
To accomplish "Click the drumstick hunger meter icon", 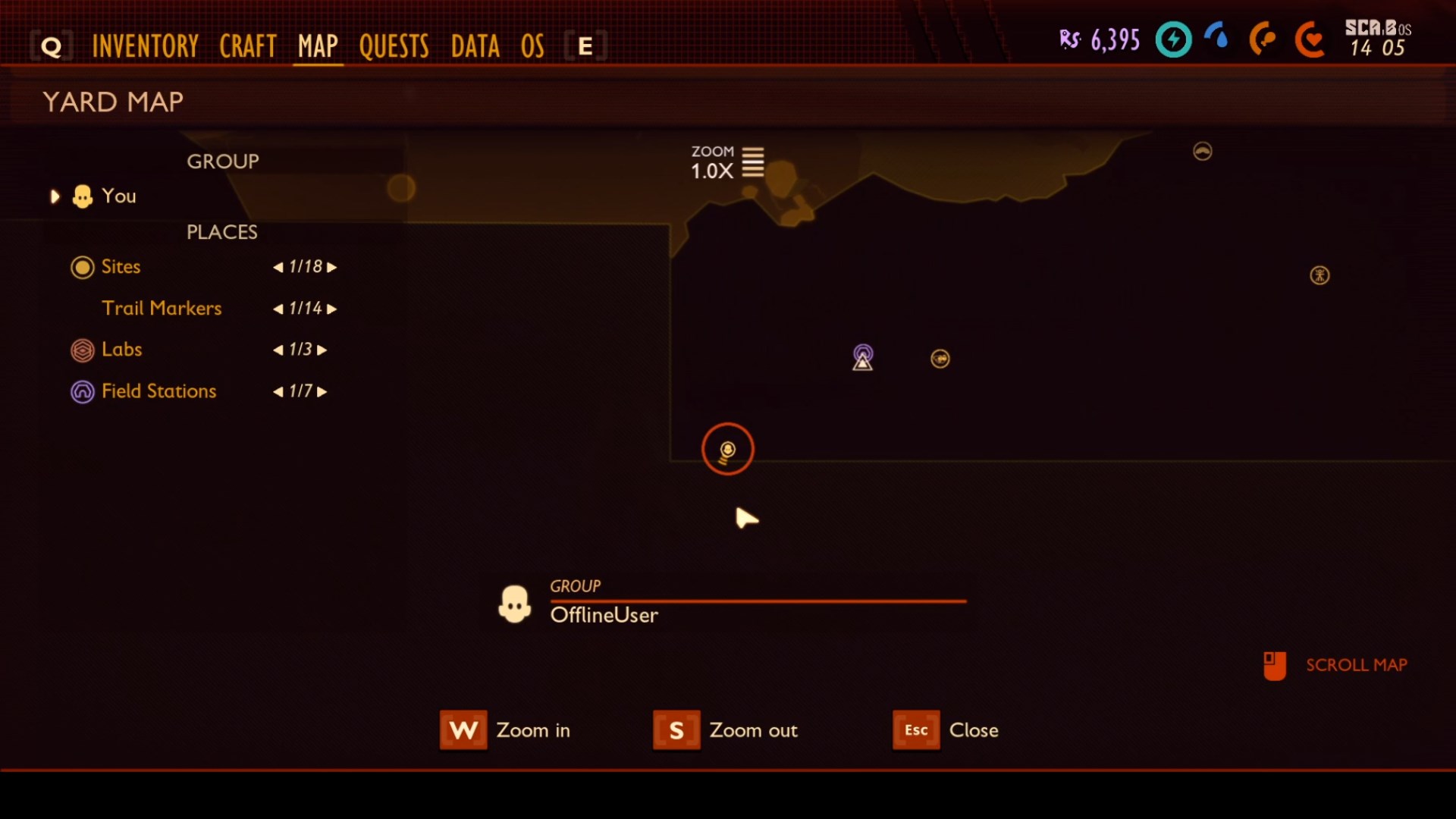I will click(1263, 39).
